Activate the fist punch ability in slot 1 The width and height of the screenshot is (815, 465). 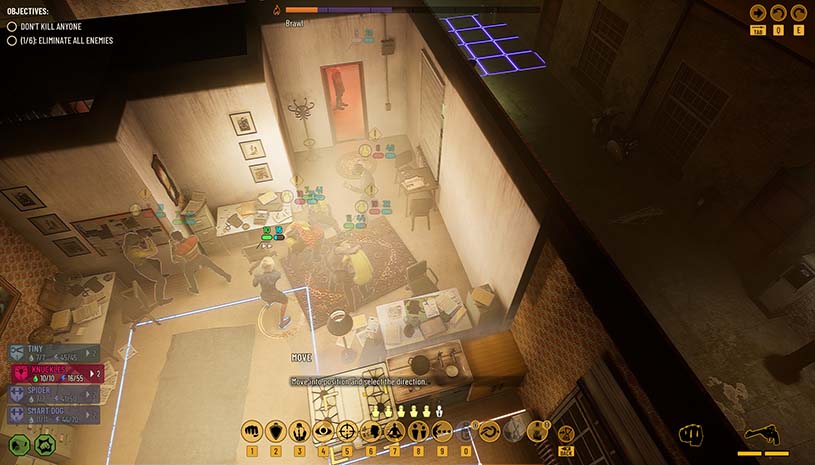pos(251,431)
